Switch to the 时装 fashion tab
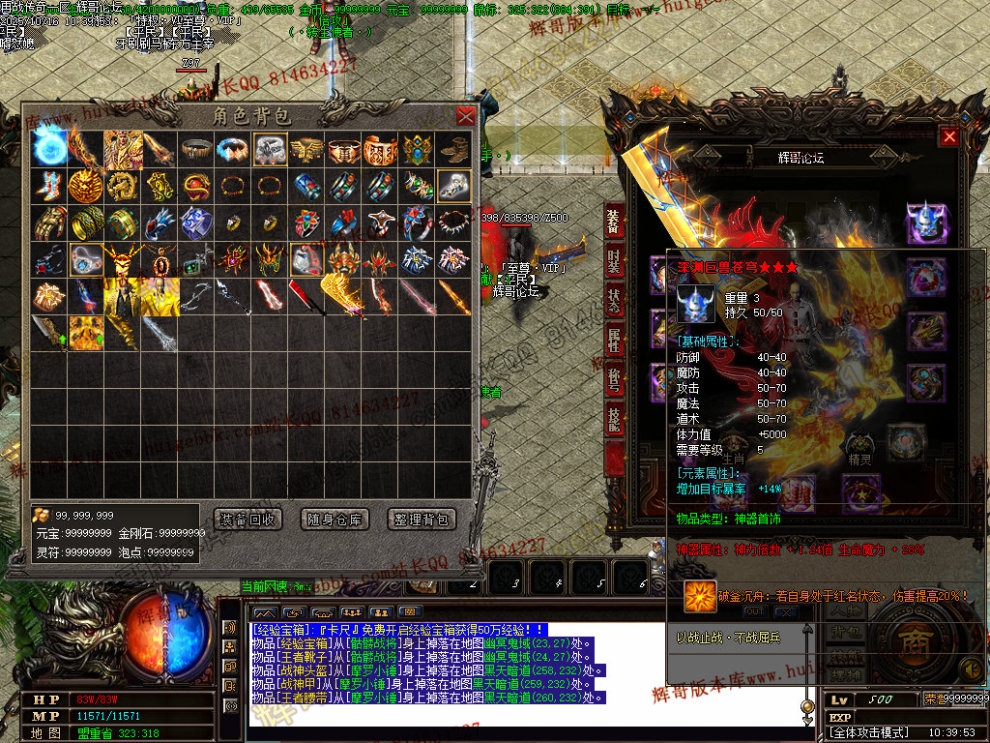 (x=614, y=259)
